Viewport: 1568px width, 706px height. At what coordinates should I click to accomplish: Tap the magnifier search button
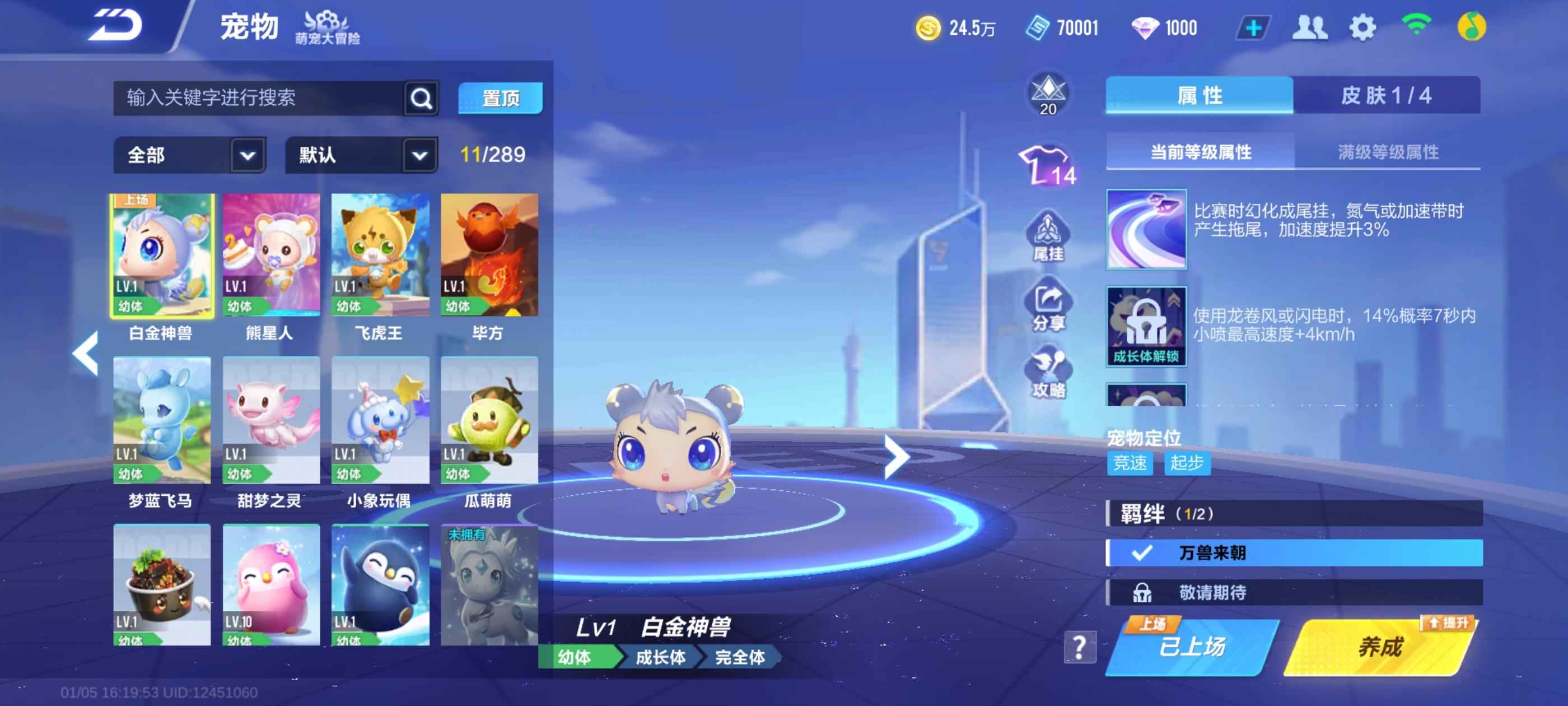(x=421, y=97)
